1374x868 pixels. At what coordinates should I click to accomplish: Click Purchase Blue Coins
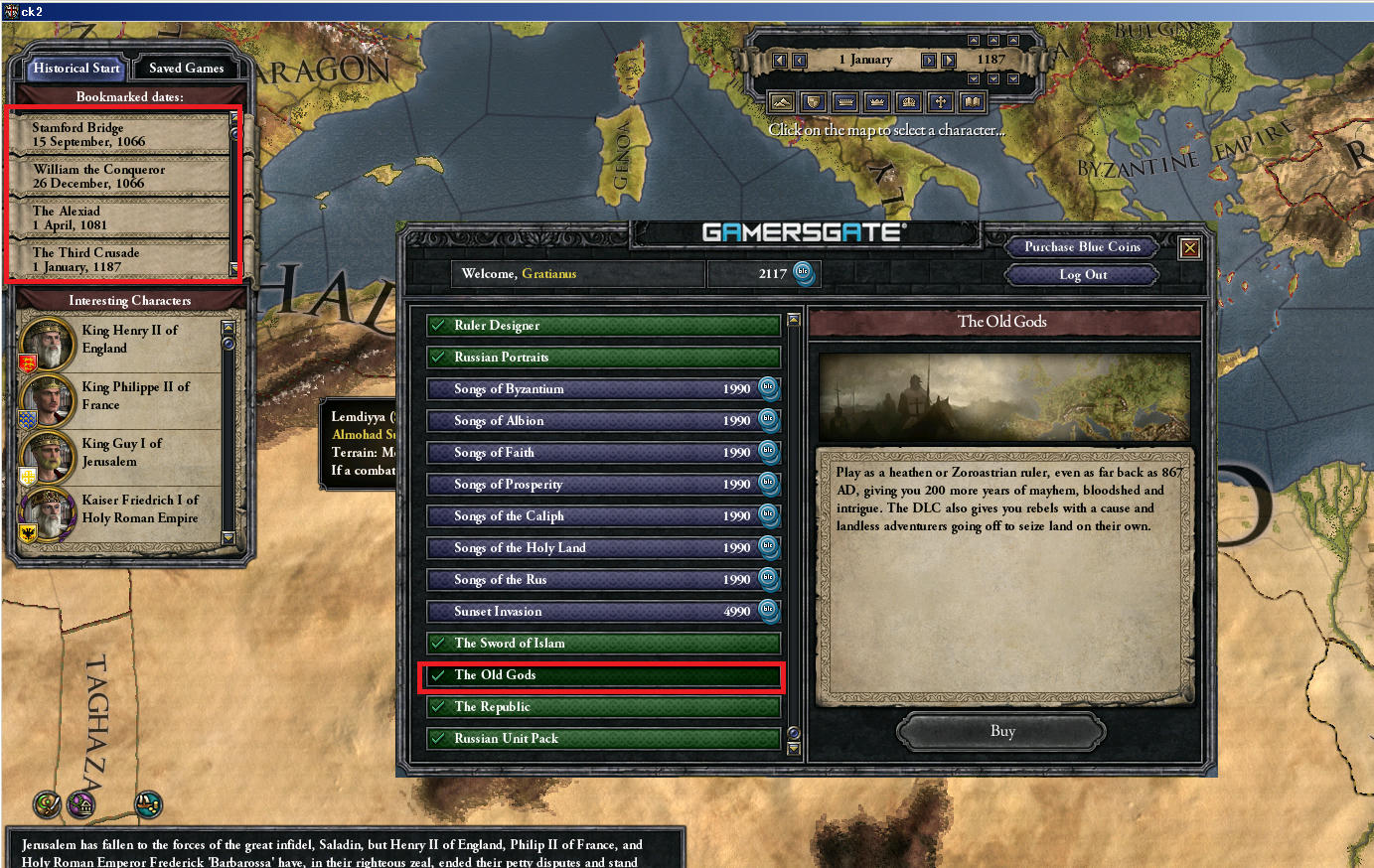(x=1082, y=246)
